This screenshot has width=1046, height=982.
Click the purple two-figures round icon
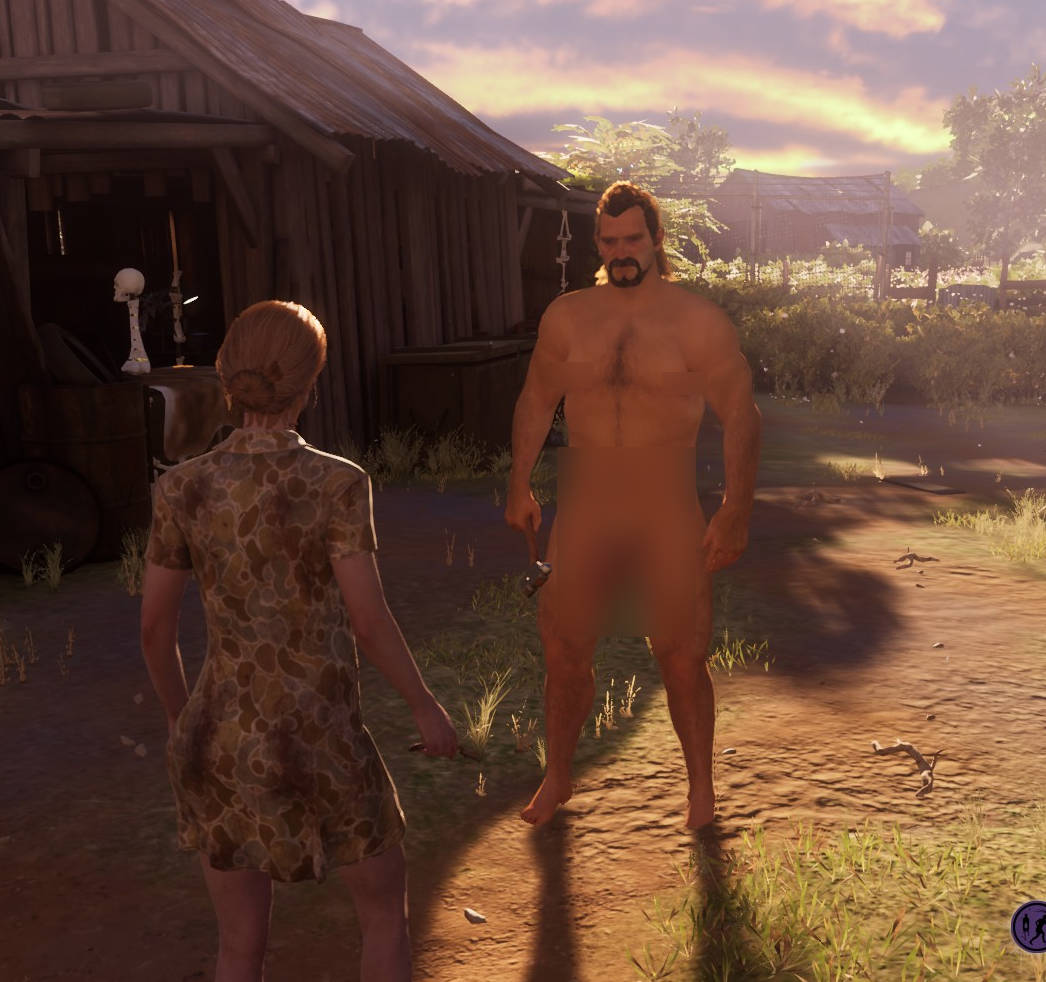[1031, 926]
